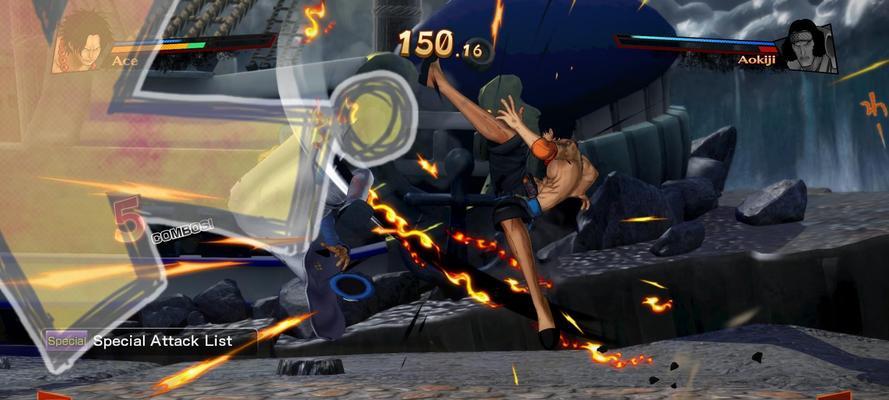The image size is (889, 400).
Task: Open the Special Attack List
Action: coord(150,341)
